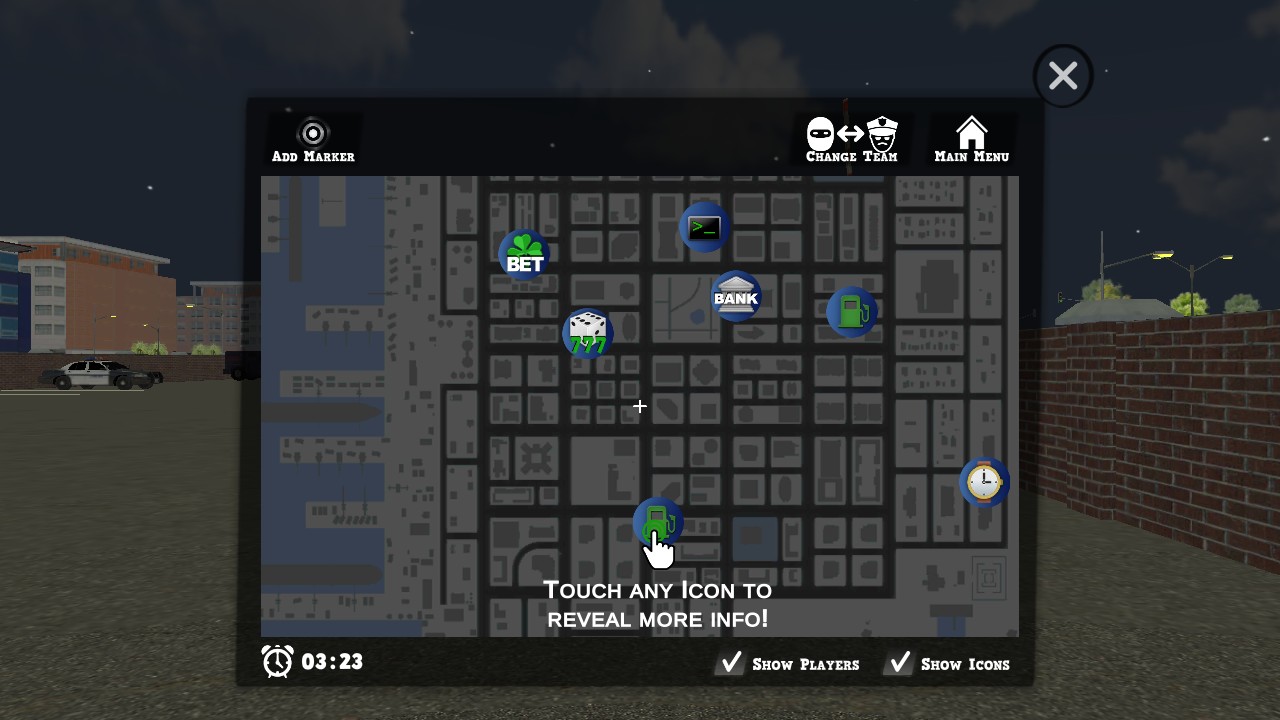Select the 777 dice casino icon

(x=588, y=333)
